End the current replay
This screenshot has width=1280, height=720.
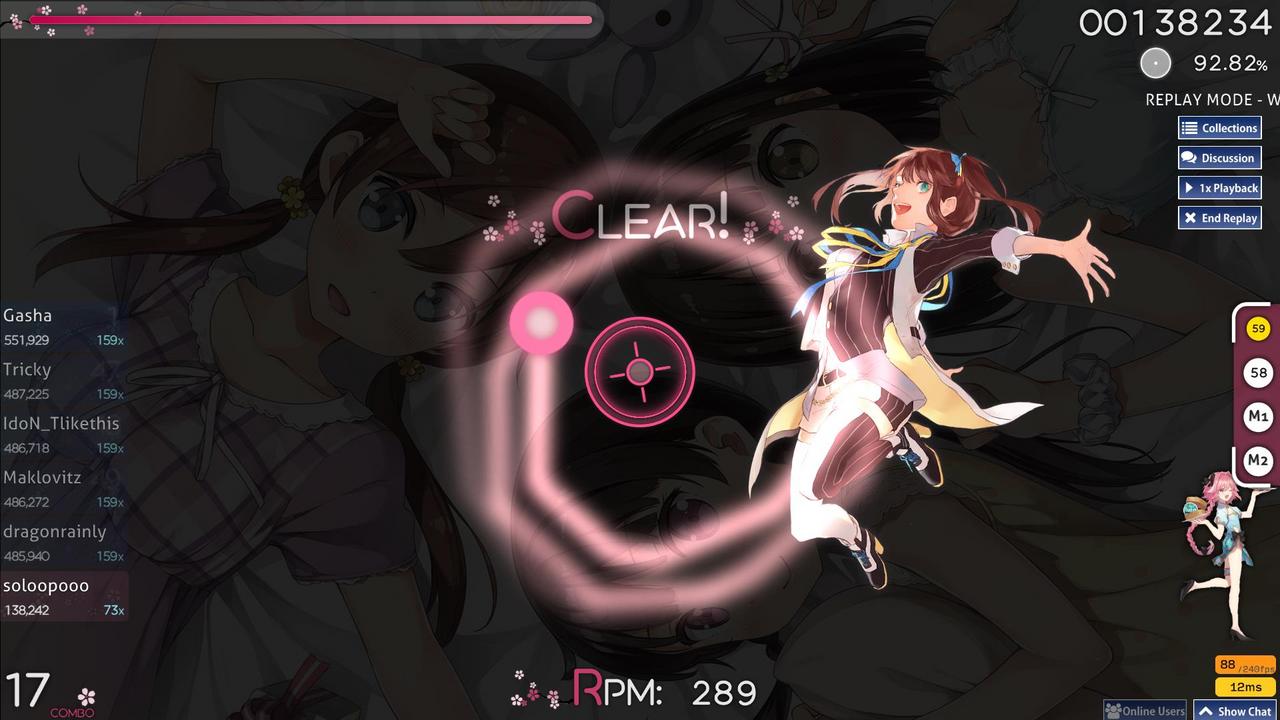(x=1219, y=217)
